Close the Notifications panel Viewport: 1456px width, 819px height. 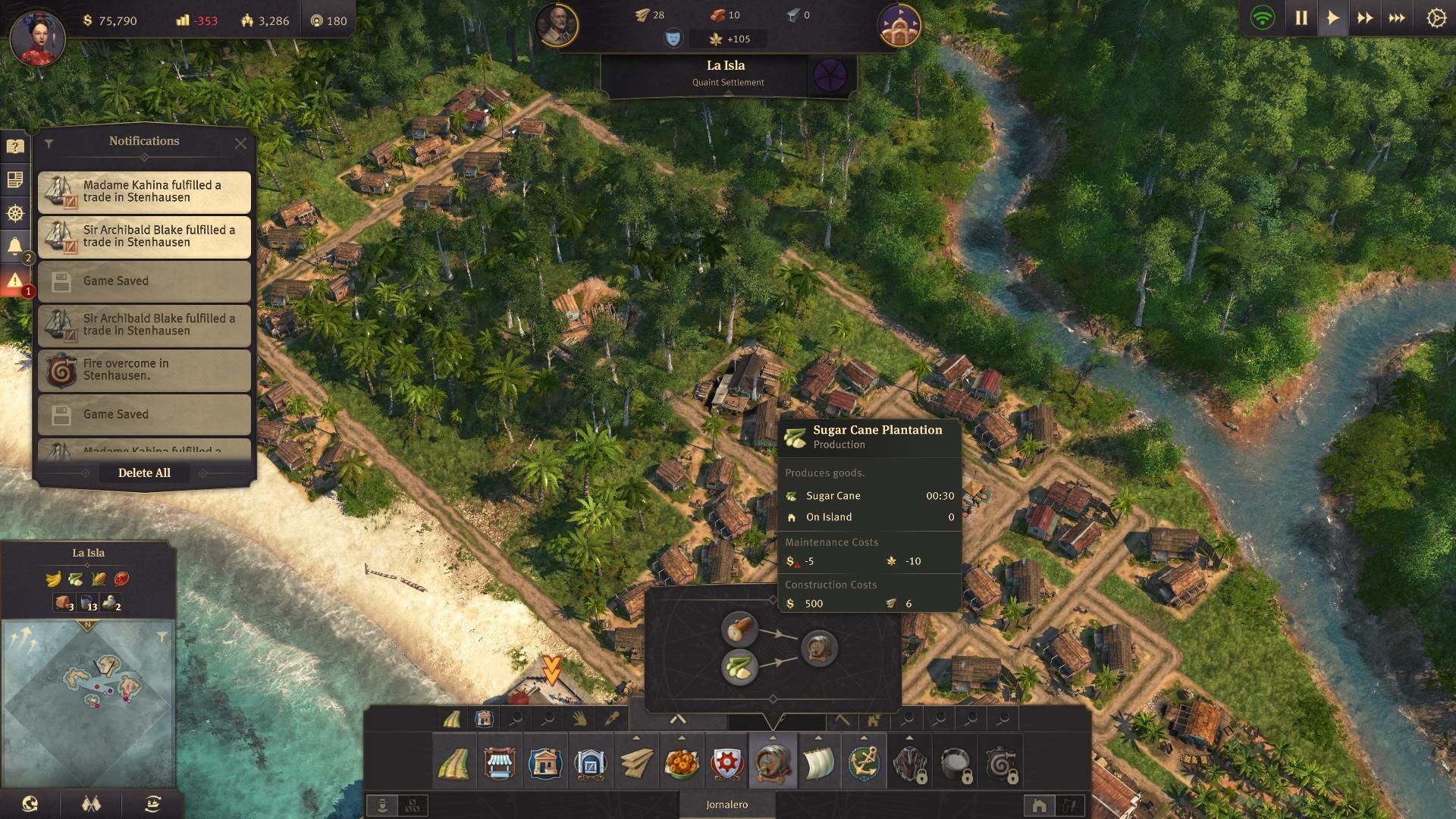click(240, 143)
